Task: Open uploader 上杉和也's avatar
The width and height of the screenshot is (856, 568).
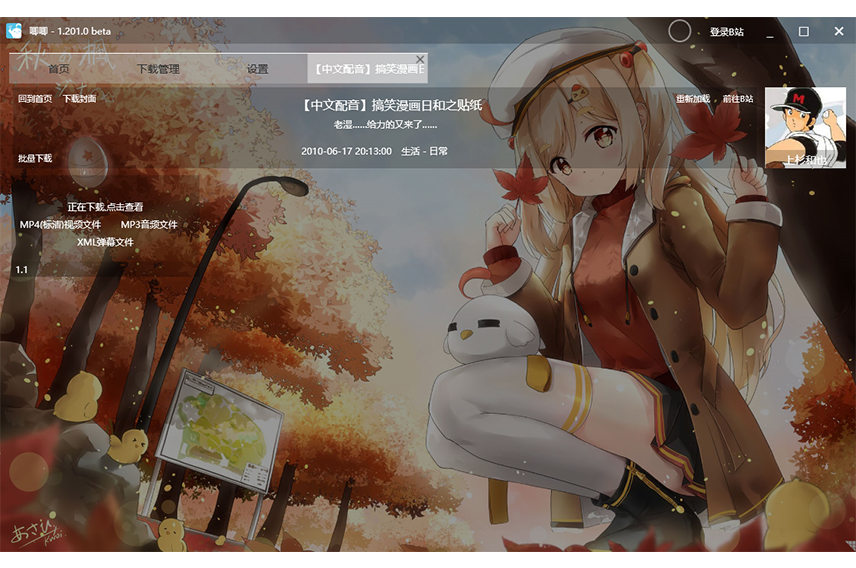Action: 805,127
